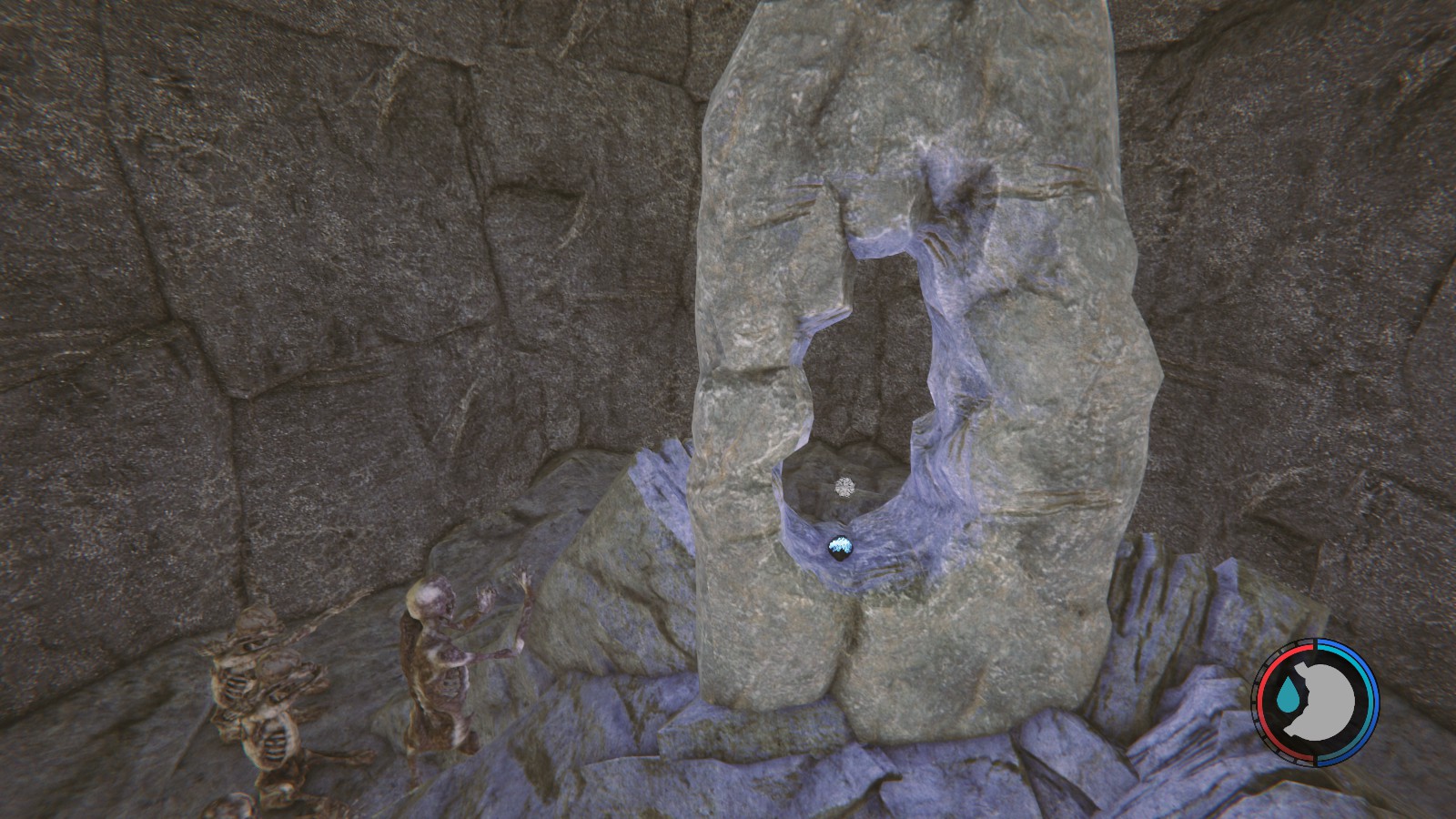Click the water droplet thirst icon
Screen dimensions: 1456x819
point(1289,693)
